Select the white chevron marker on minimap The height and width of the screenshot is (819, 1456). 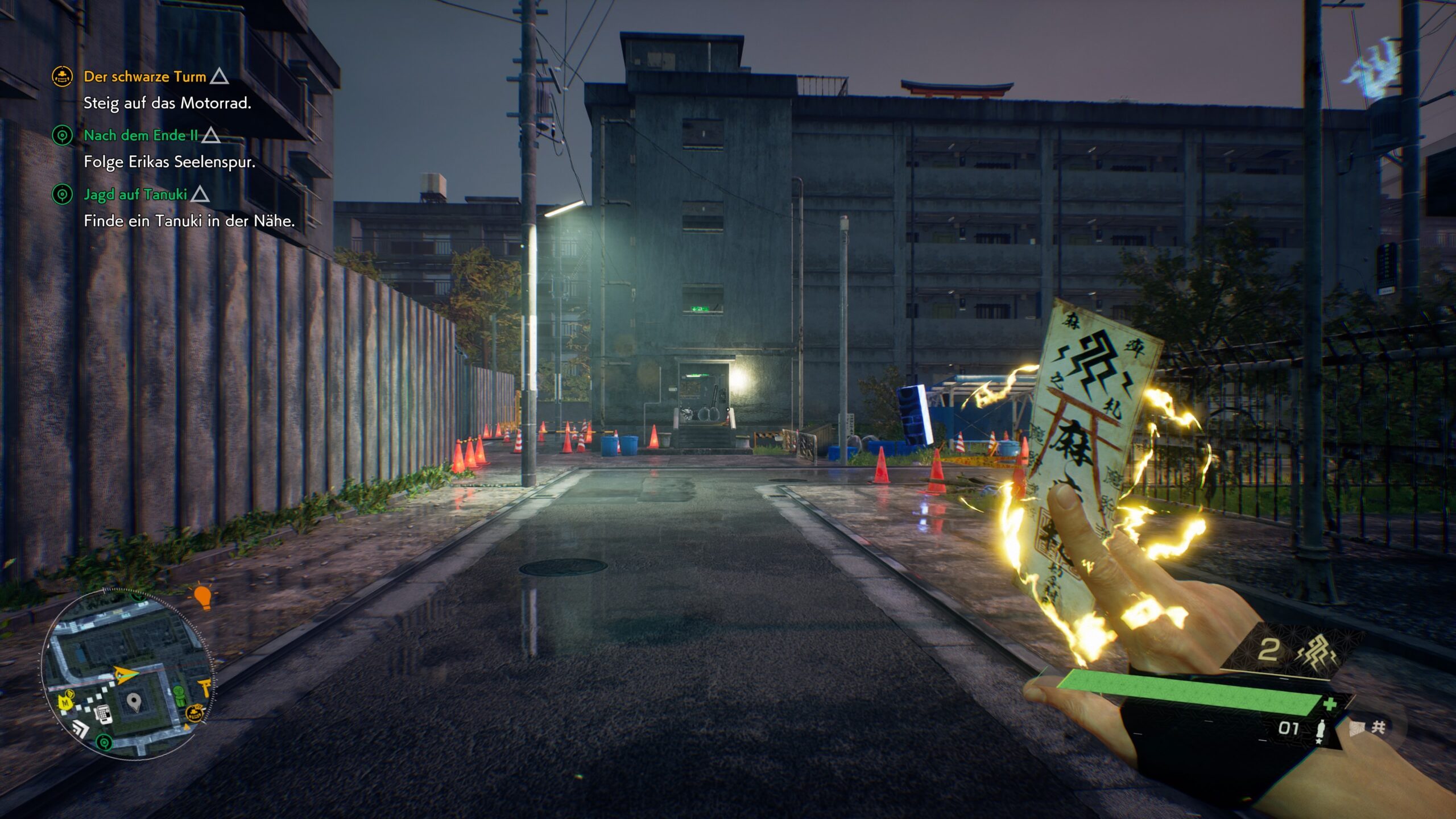80,729
